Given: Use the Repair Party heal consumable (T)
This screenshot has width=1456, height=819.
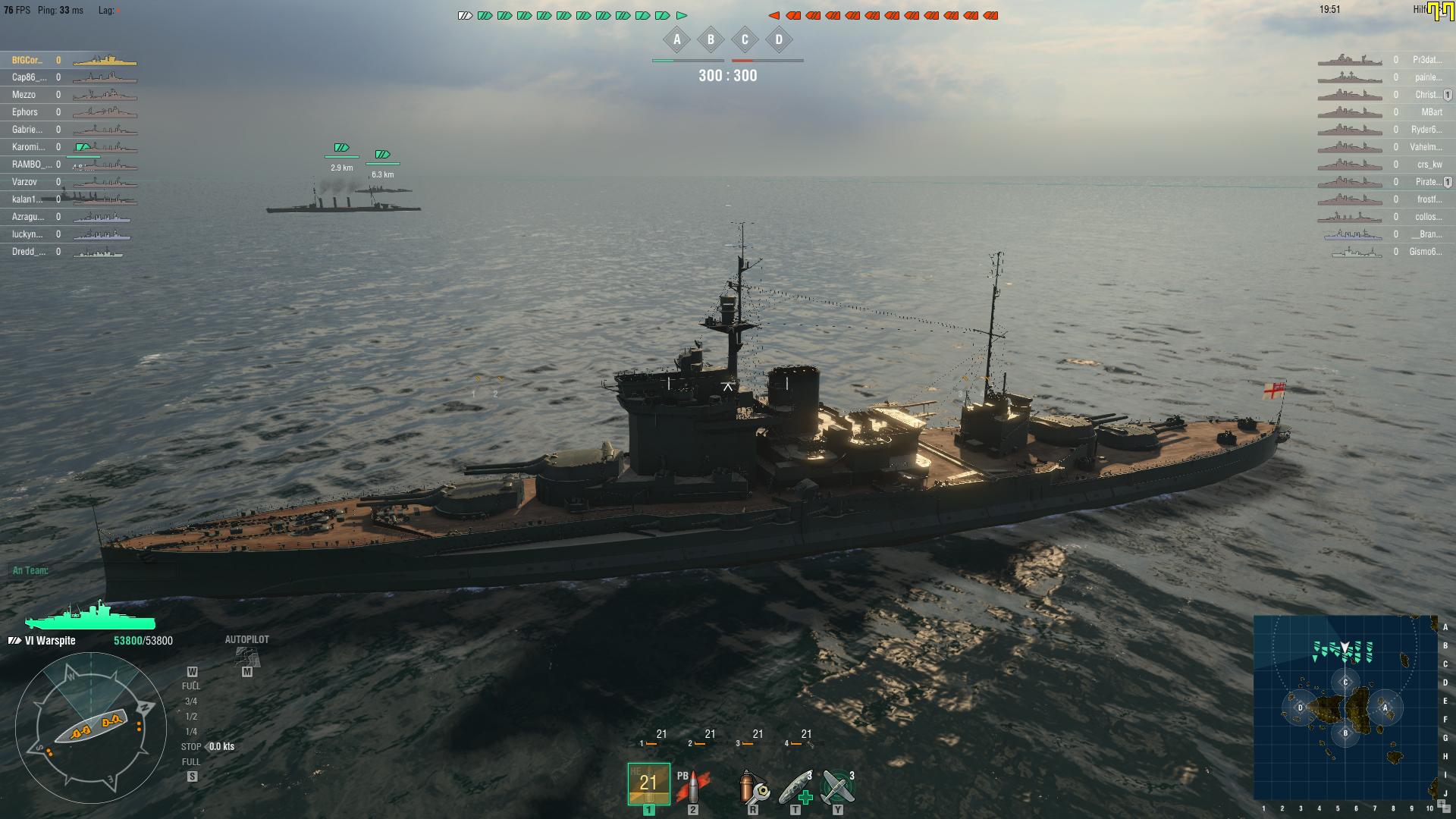Looking at the screenshot, I should point(795,786).
